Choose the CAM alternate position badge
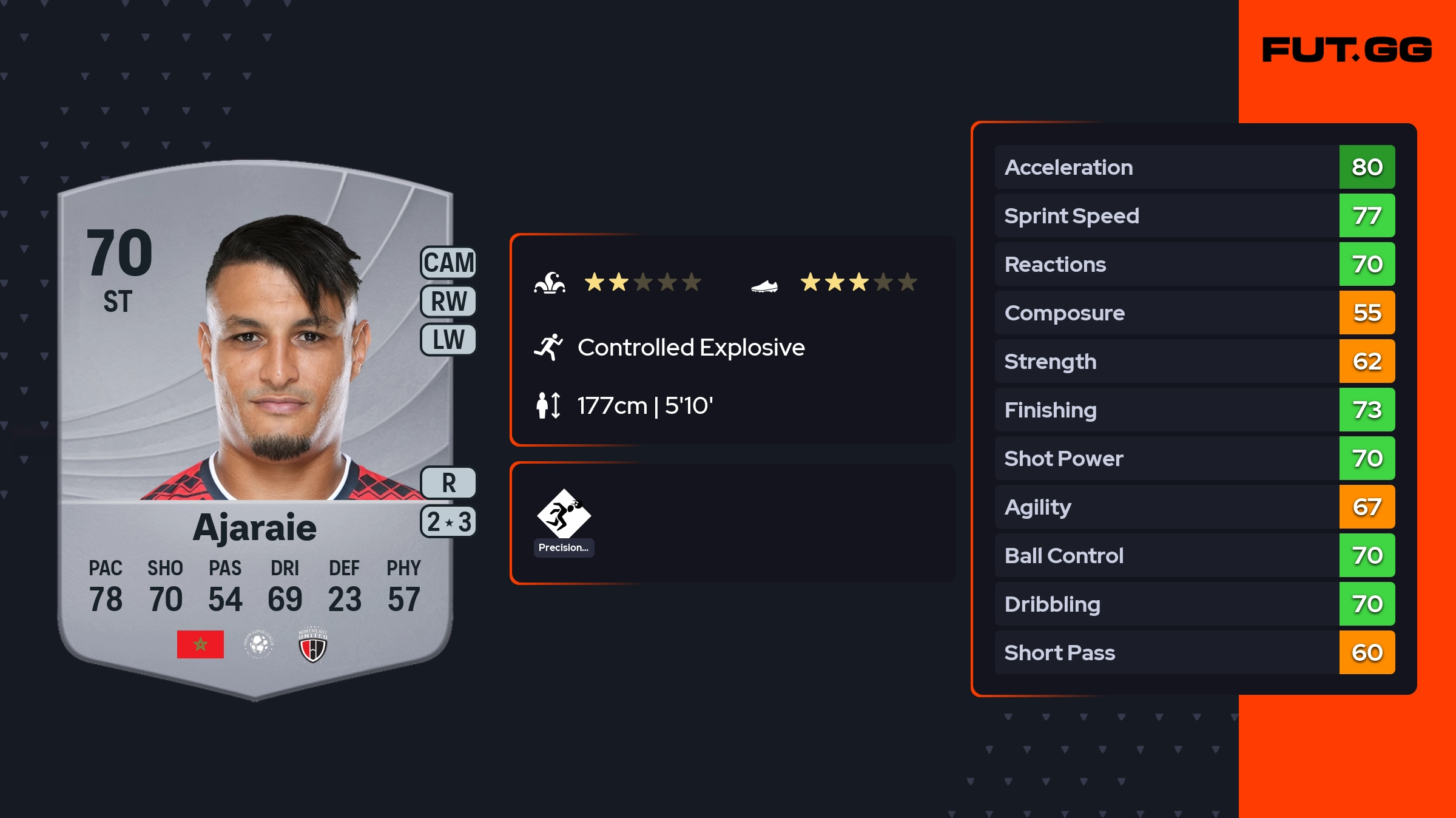 click(448, 263)
